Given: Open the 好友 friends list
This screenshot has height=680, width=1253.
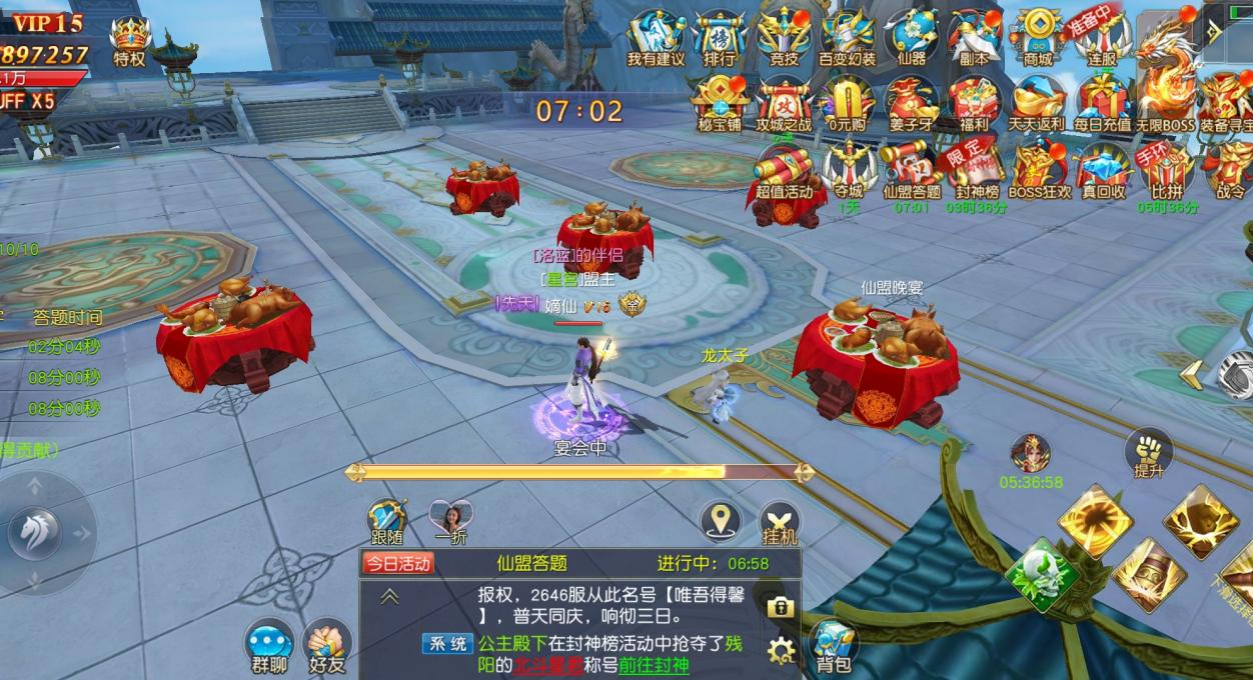Looking at the screenshot, I should [326, 647].
